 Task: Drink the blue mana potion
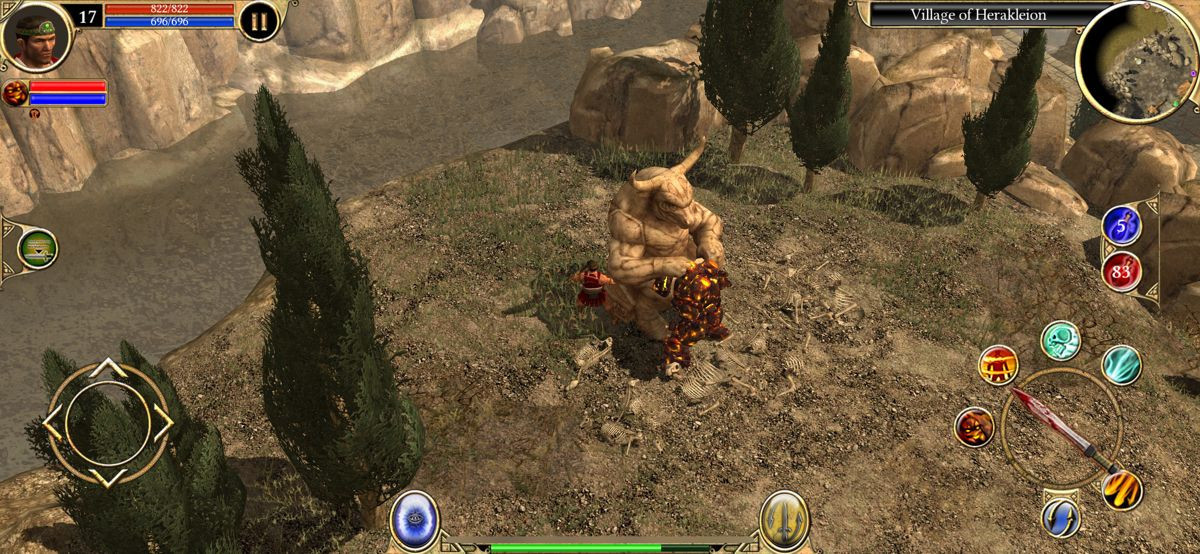pyautogui.click(x=1121, y=225)
